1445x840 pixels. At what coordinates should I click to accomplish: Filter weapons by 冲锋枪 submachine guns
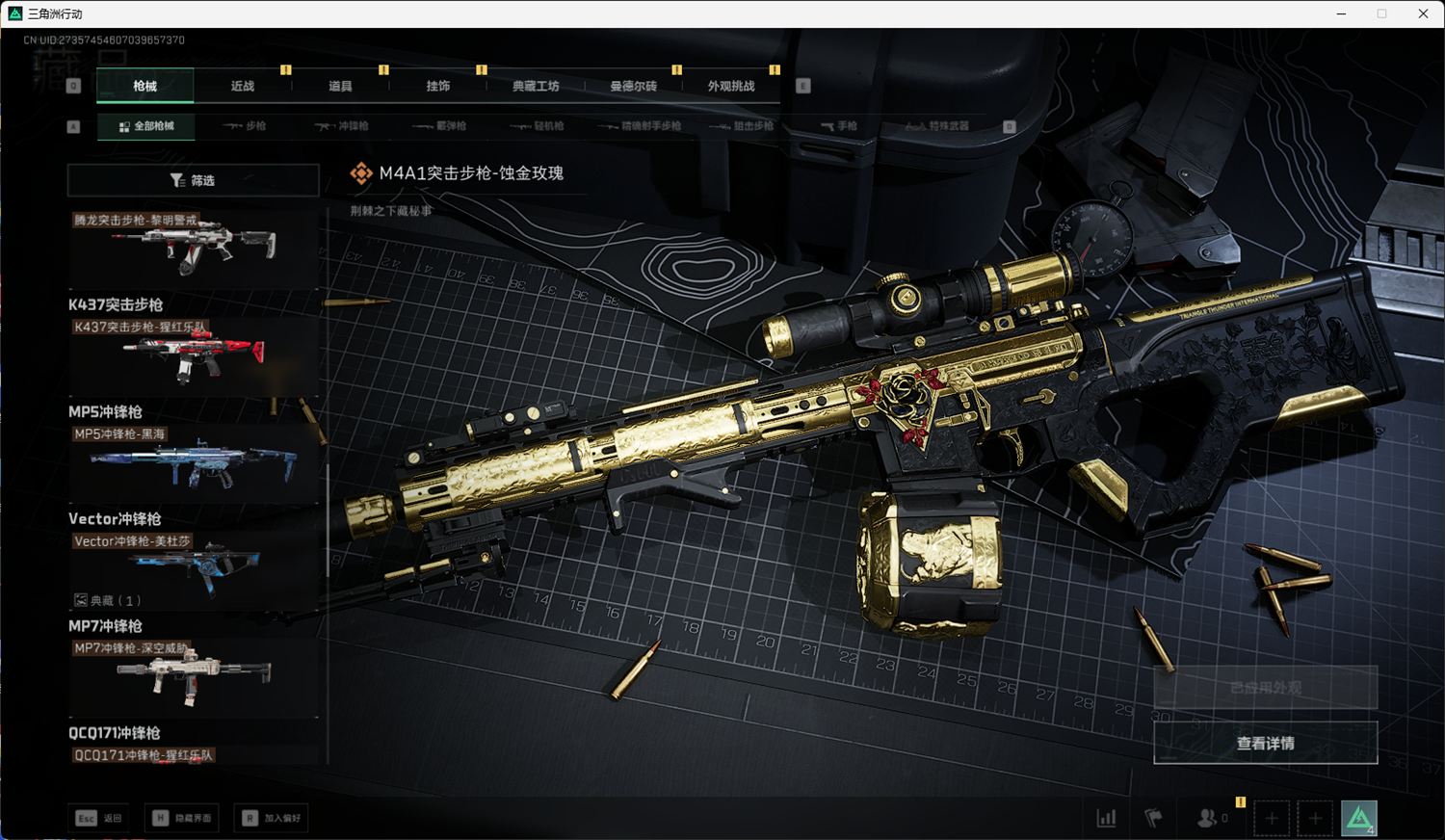(343, 126)
